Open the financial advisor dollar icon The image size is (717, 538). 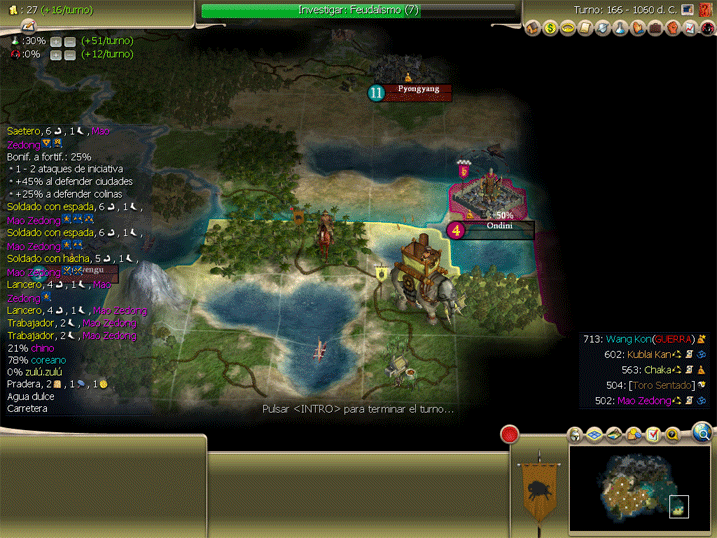550,28
